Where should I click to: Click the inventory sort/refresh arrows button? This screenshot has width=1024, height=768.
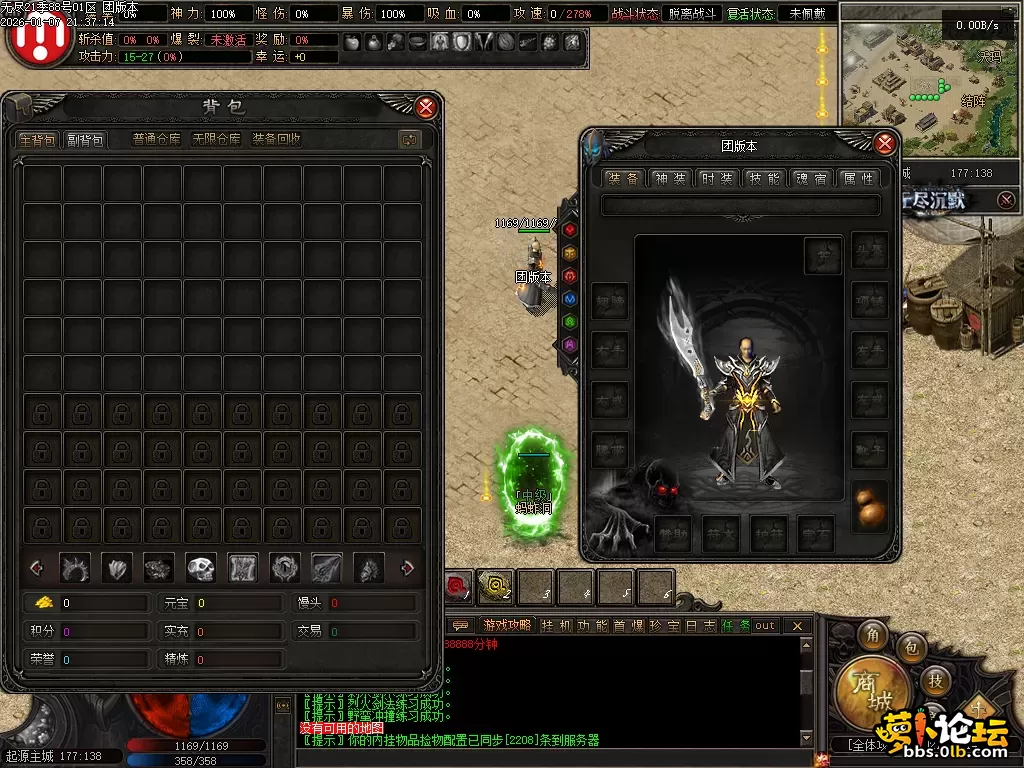[x=408, y=140]
